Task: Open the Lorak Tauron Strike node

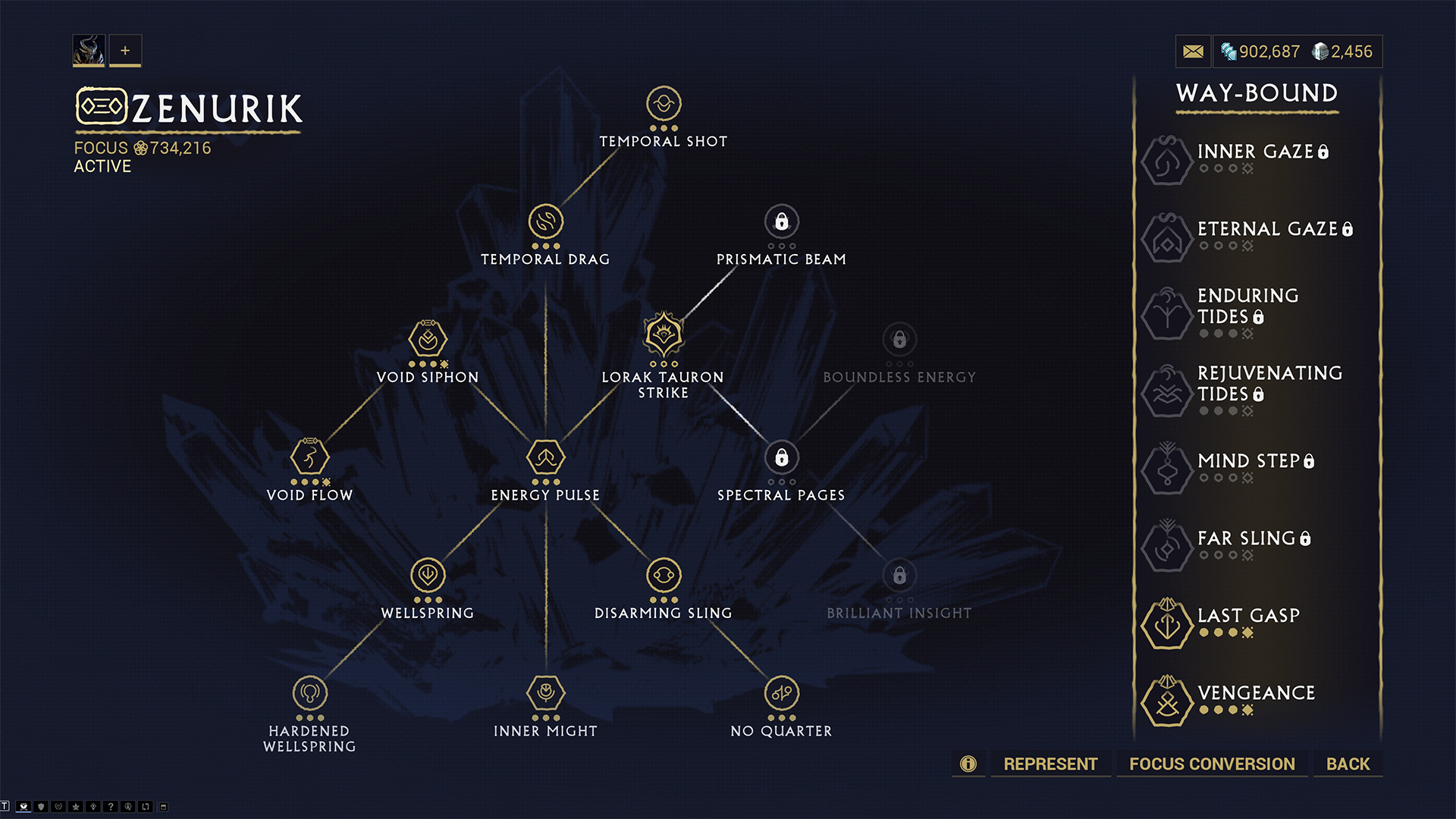Action: click(664, 335)
